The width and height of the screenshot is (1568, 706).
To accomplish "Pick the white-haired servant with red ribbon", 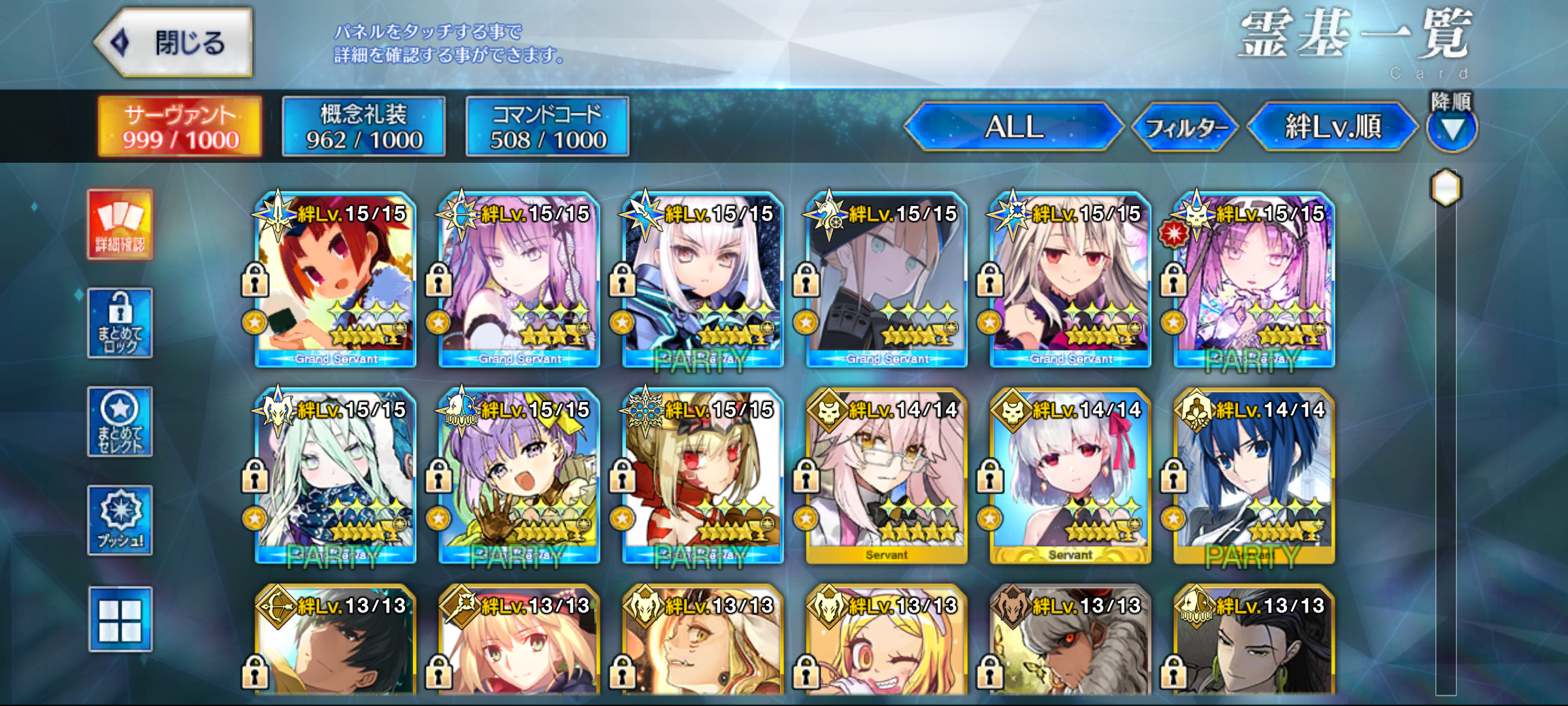I will [x=1070, y=476].
